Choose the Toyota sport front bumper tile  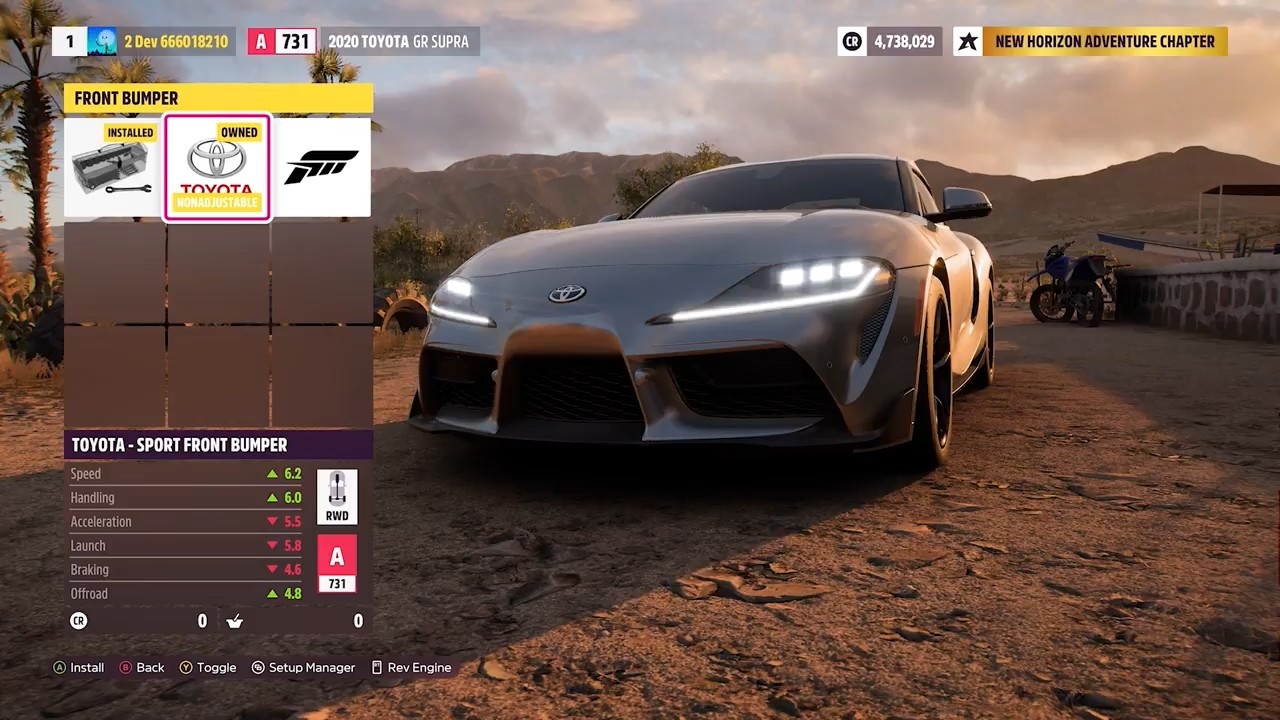217,168
